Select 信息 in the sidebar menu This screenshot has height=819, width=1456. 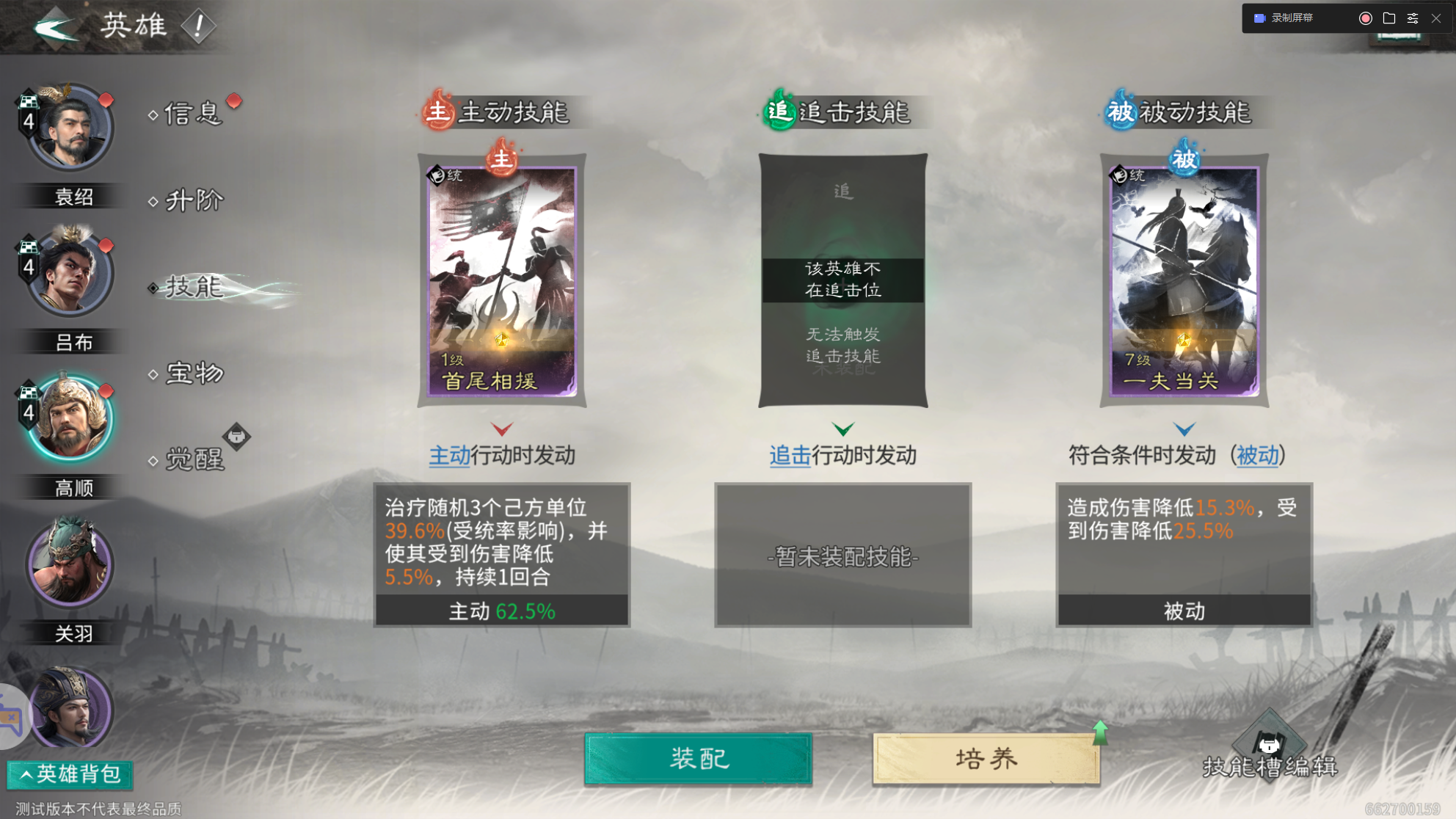coord(192,114)
